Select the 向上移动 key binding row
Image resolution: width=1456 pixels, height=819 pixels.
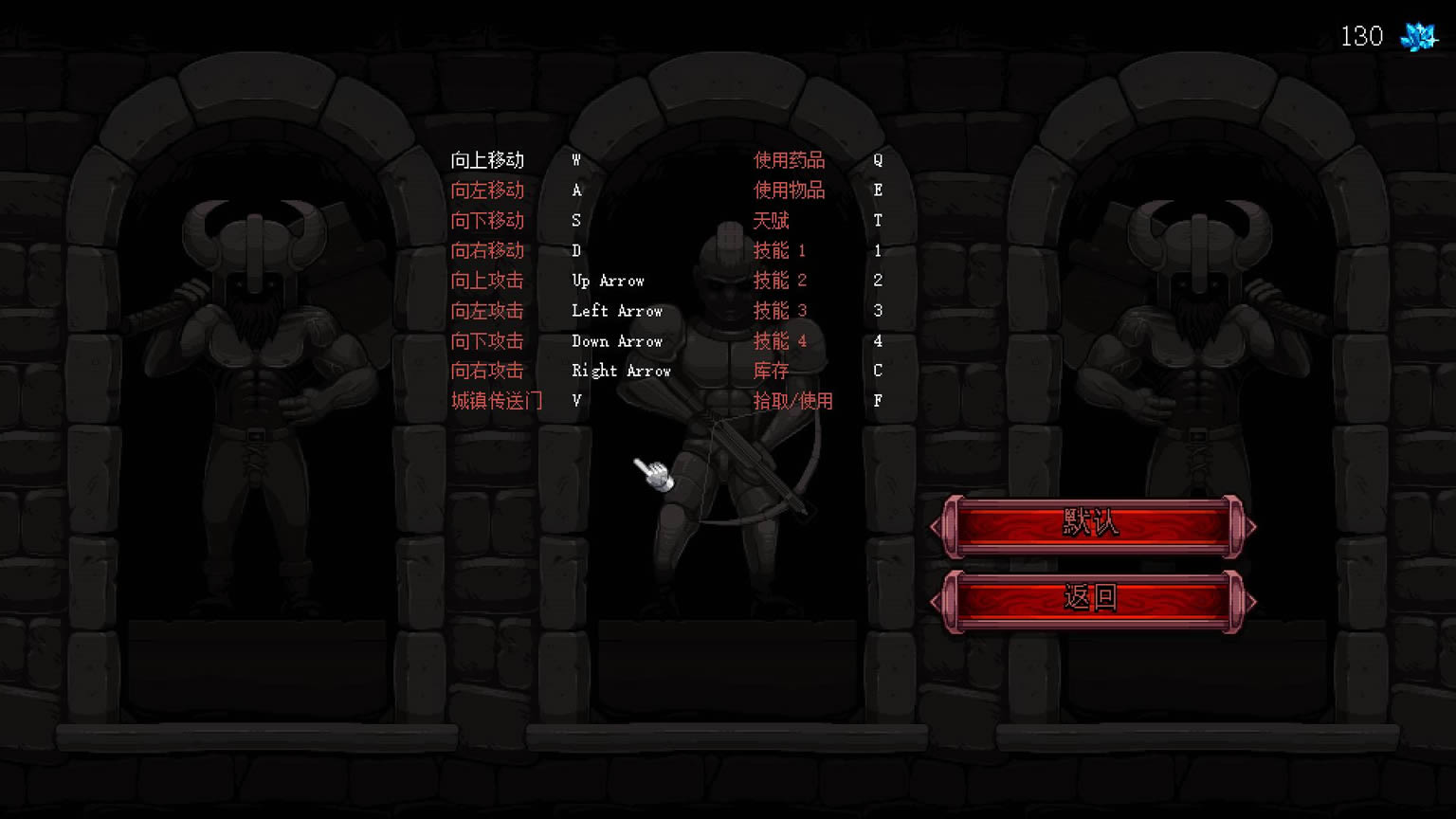pos(487,160)
